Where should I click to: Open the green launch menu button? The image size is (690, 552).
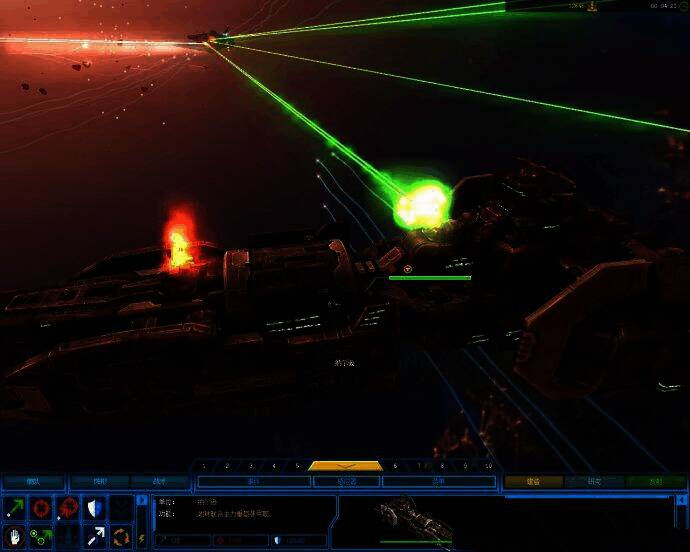[655, 481]
